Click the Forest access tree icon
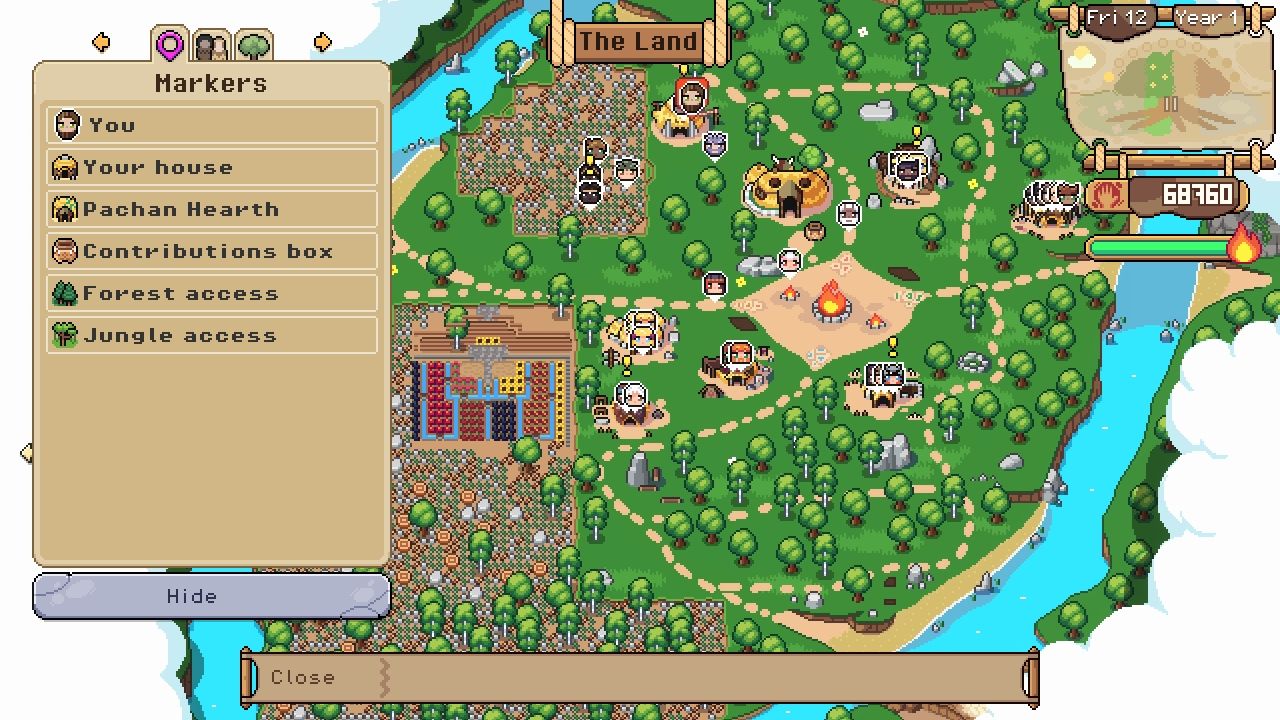 click(67, 293)
